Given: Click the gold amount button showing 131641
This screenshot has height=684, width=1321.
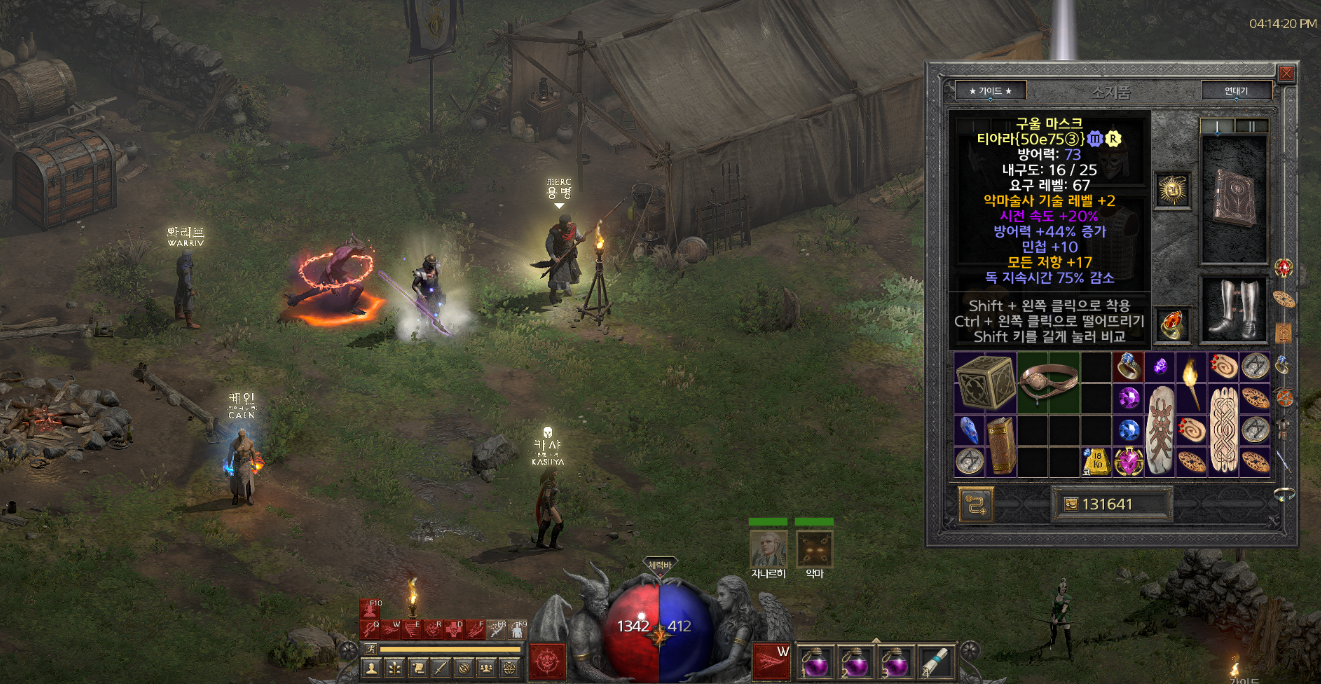Looking at the screenshot, I should point(1111,504).
